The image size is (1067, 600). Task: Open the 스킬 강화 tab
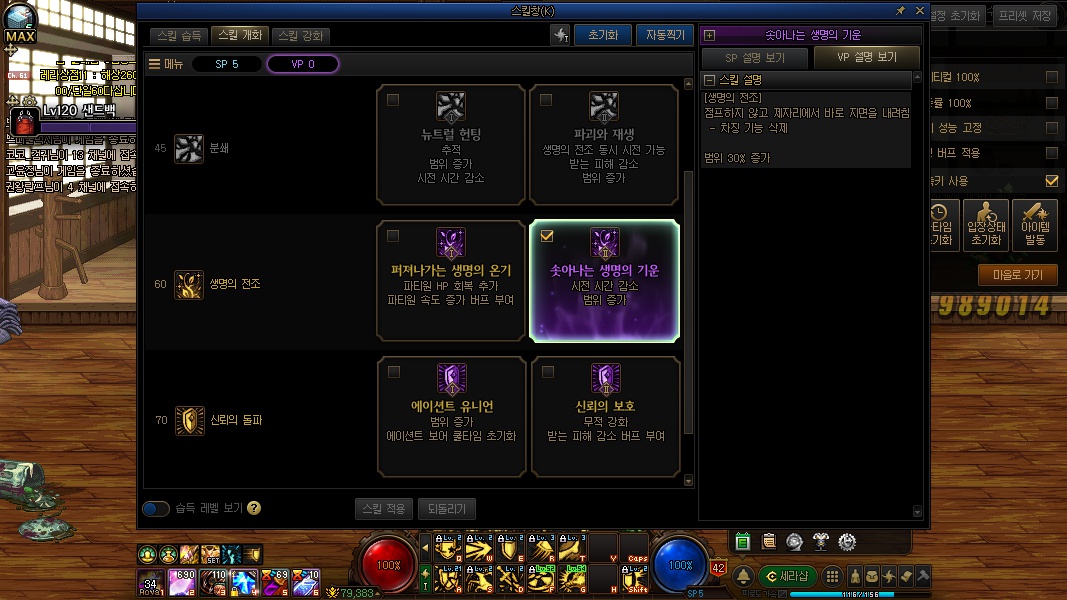coord(300,35)
